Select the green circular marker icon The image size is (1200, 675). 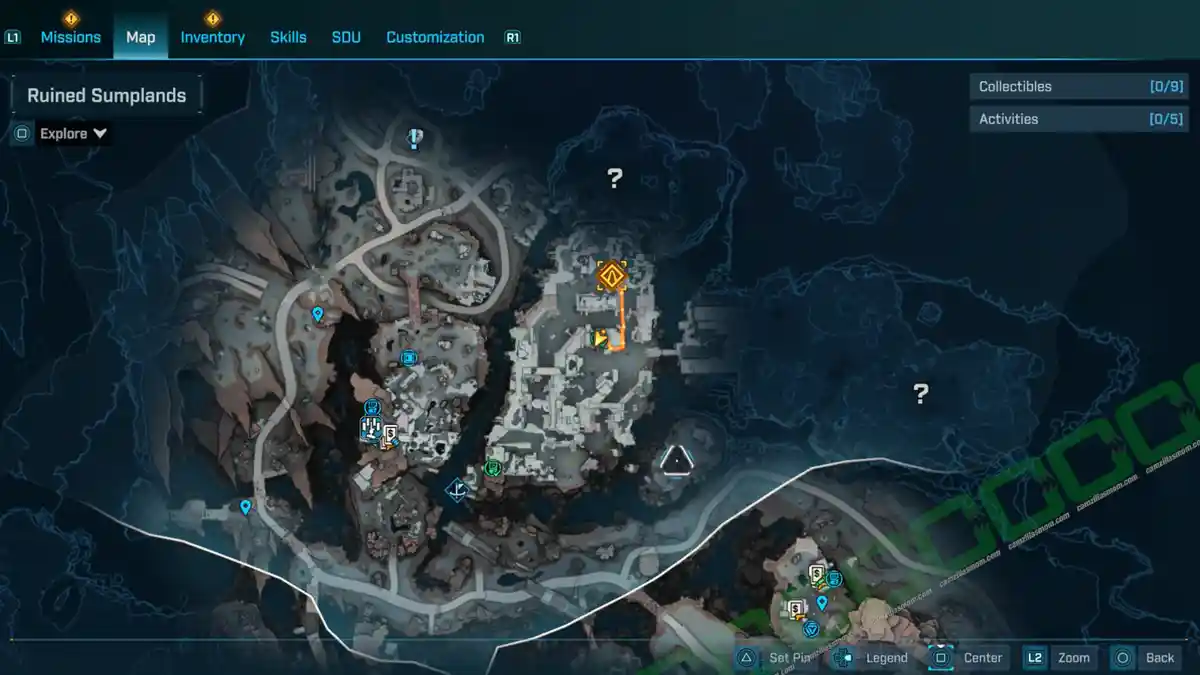click(492, 467)
